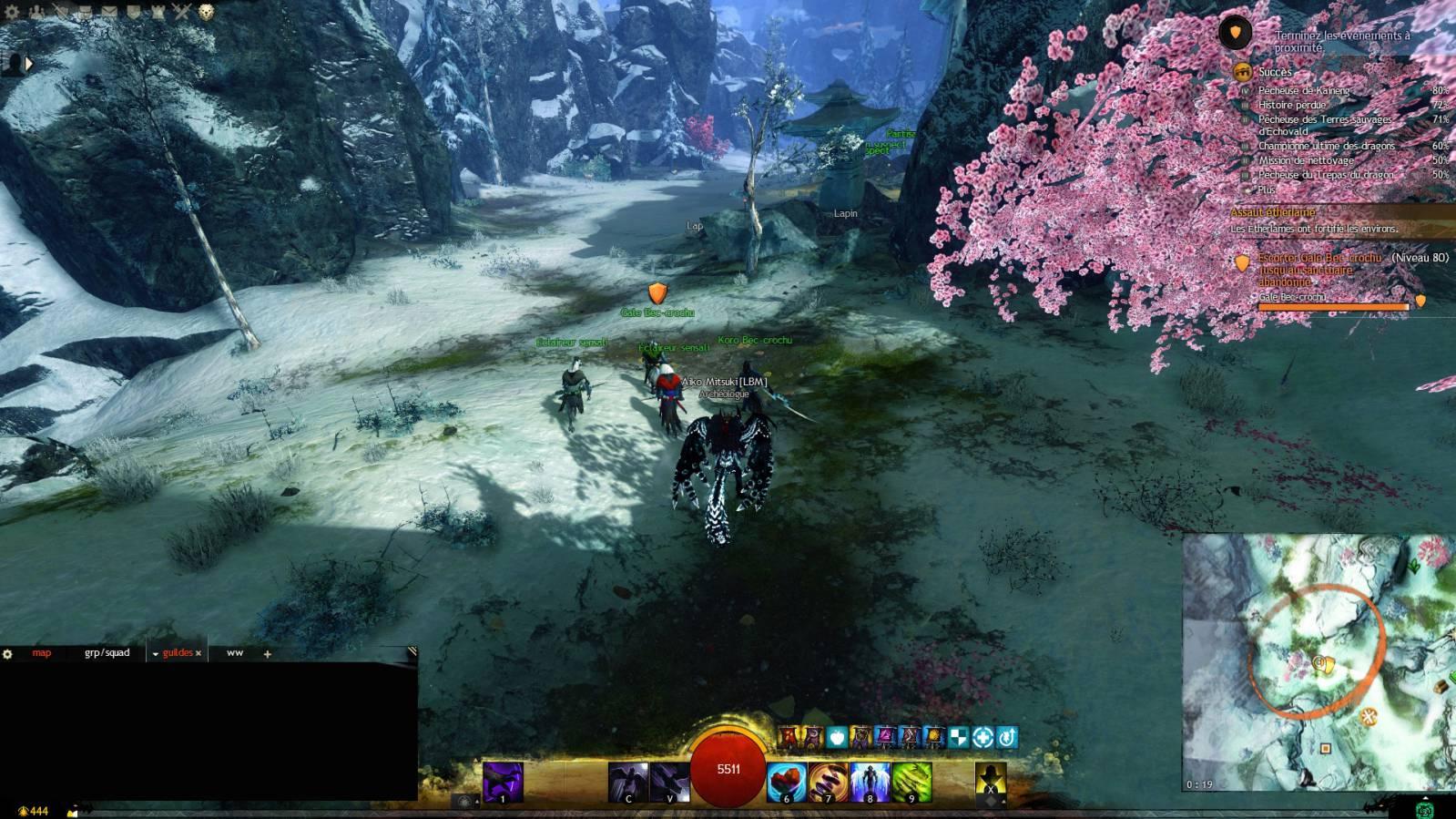Image resolution: width=1456 pixels, height=819 pixels.
Task: Activate the winged figure skill on slot 8
Action: click(x=870, y=782)
